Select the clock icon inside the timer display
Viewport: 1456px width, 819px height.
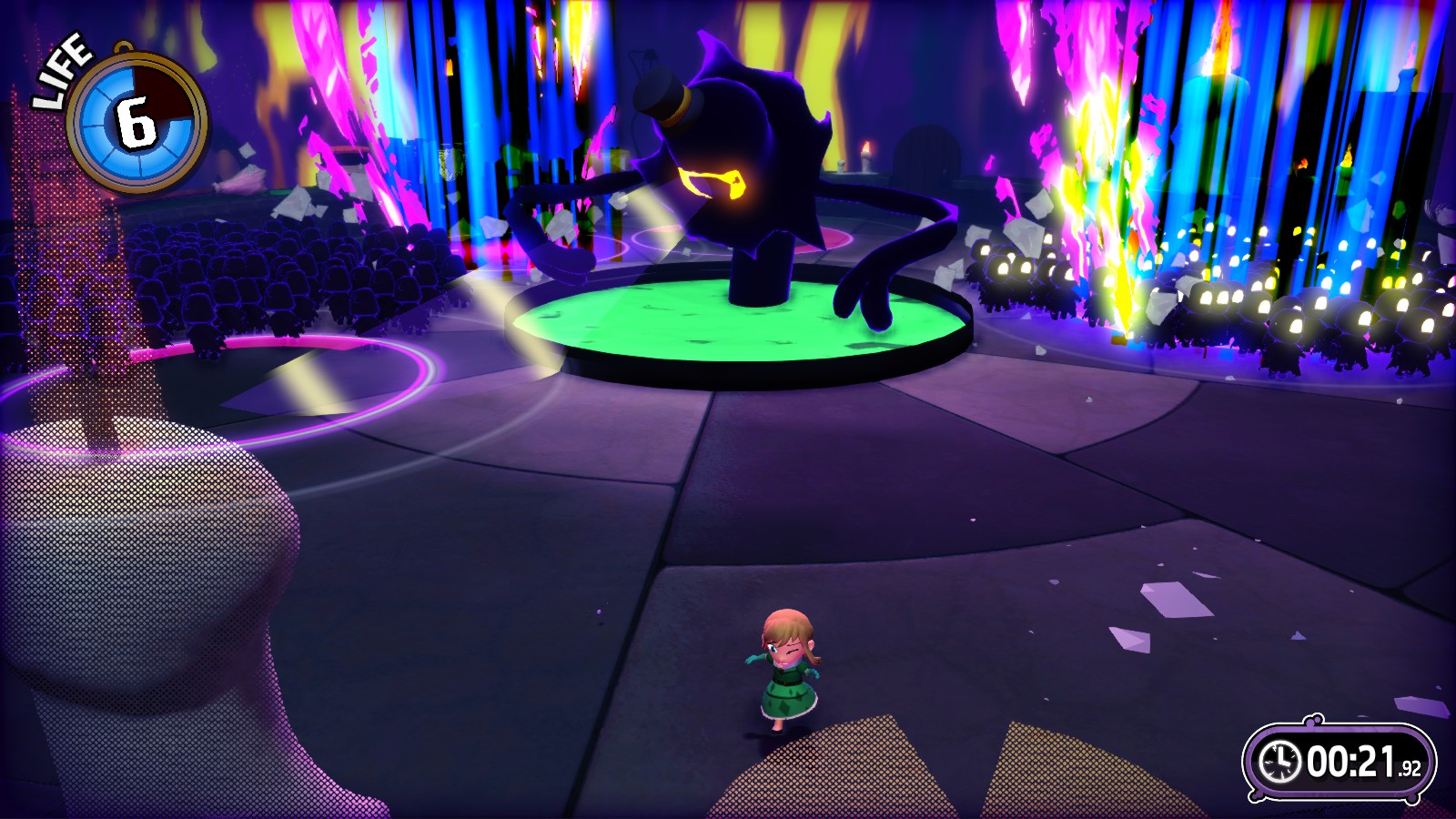tap(1280, 763)
